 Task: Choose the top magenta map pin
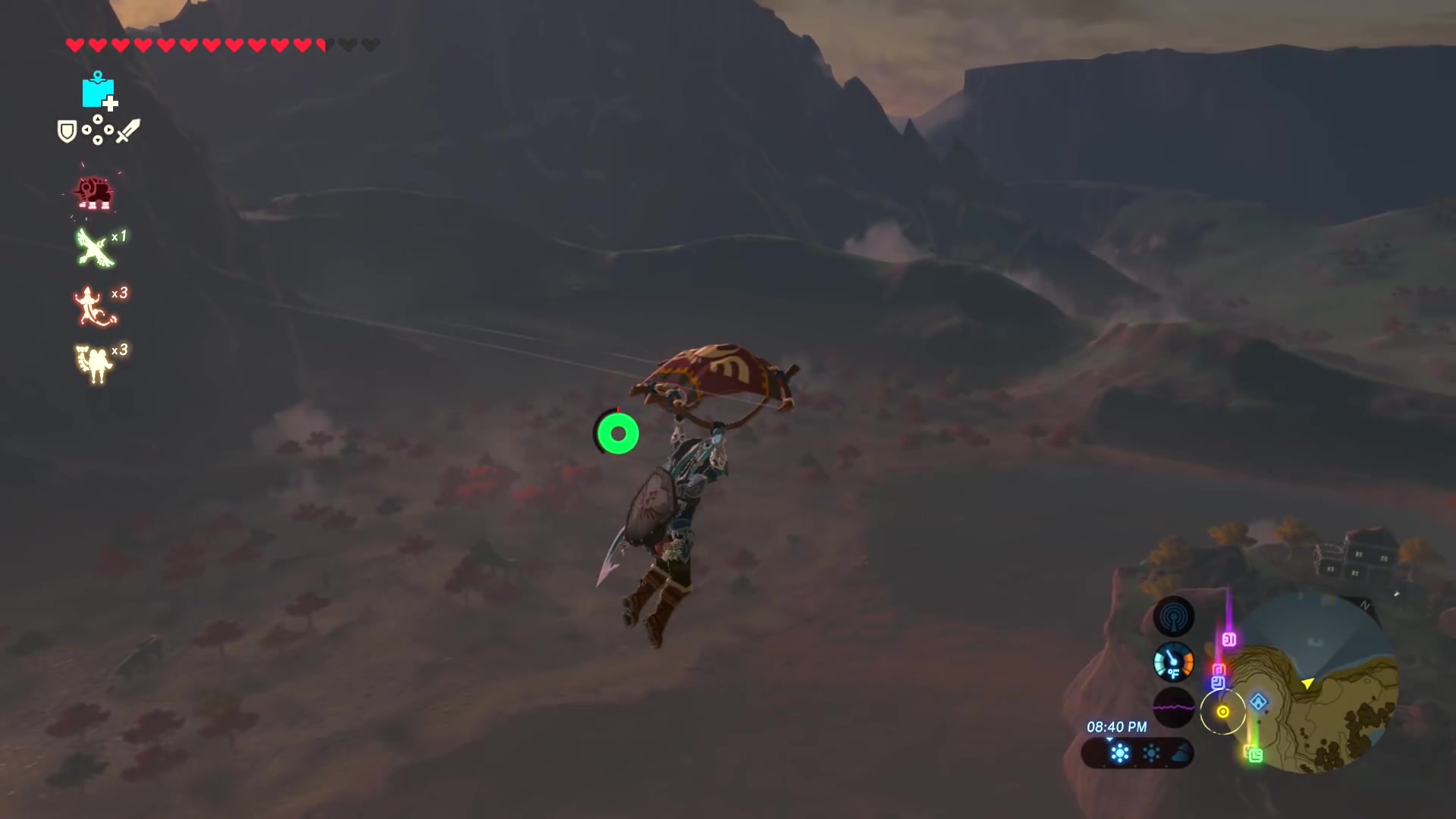pos(1229,640)
